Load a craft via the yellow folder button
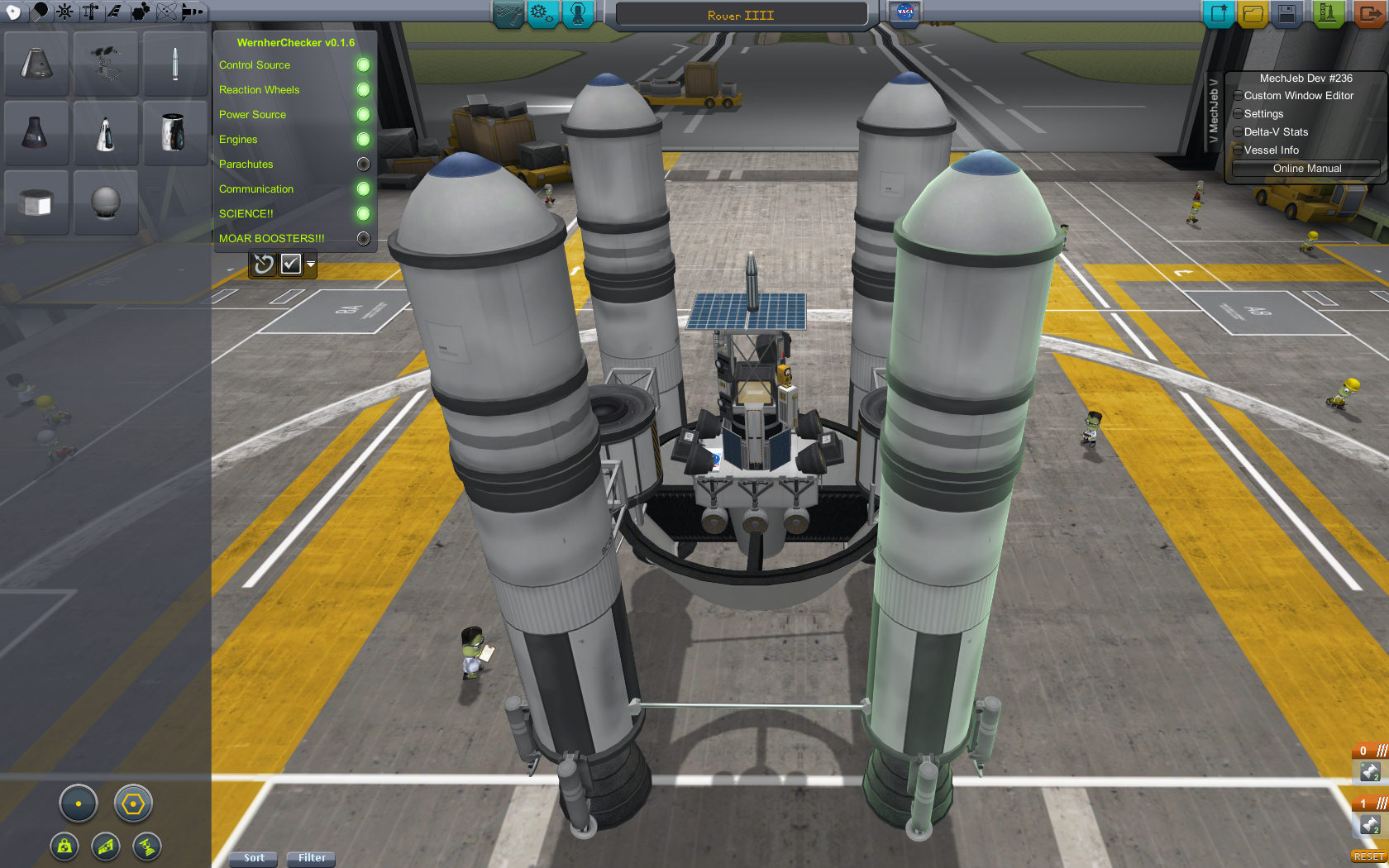The height and width of the screenshot is (868, 1389). tap(1253, 14)
